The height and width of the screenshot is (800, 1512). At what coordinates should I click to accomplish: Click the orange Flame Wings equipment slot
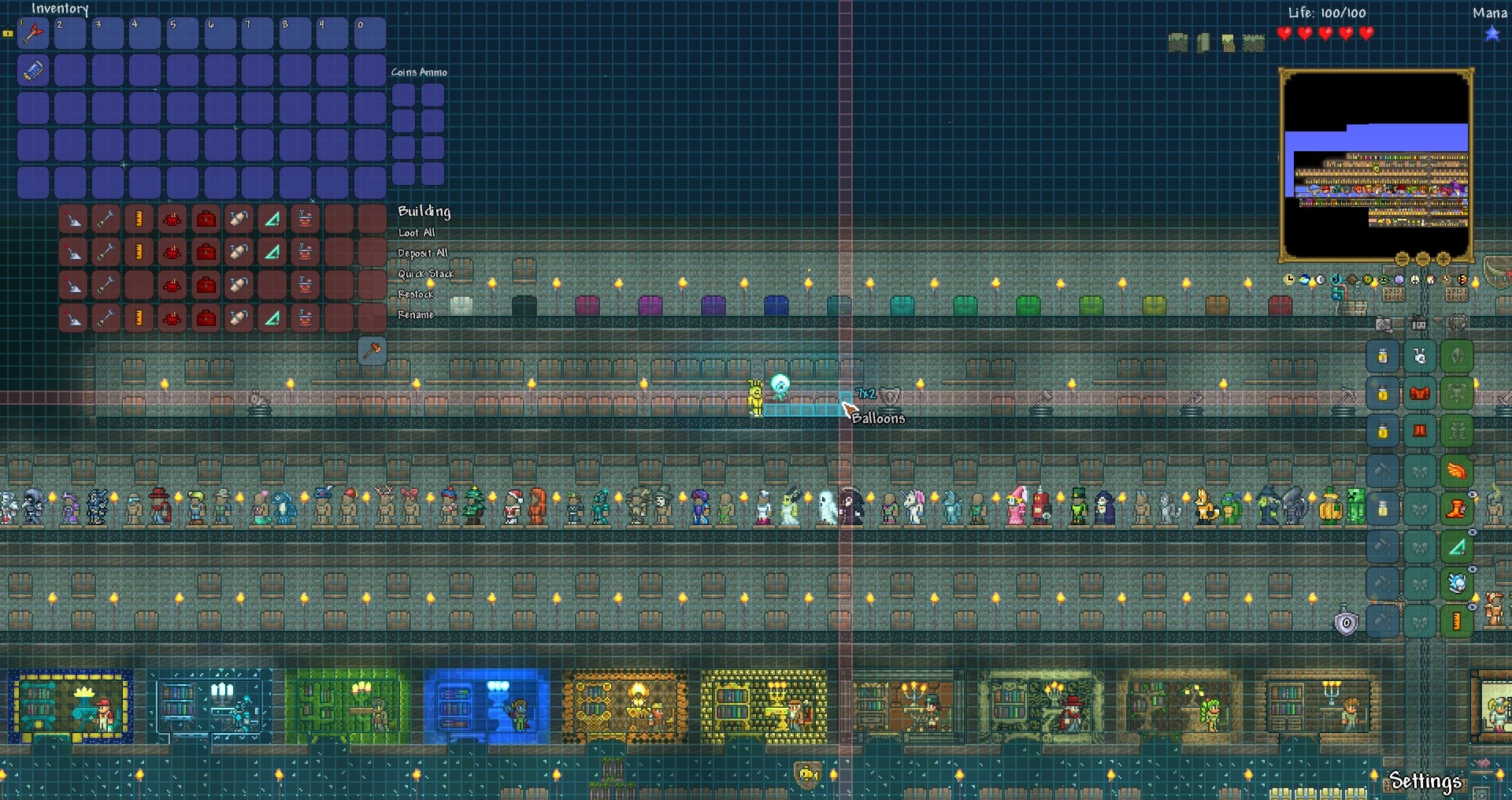pos(1458,470)
